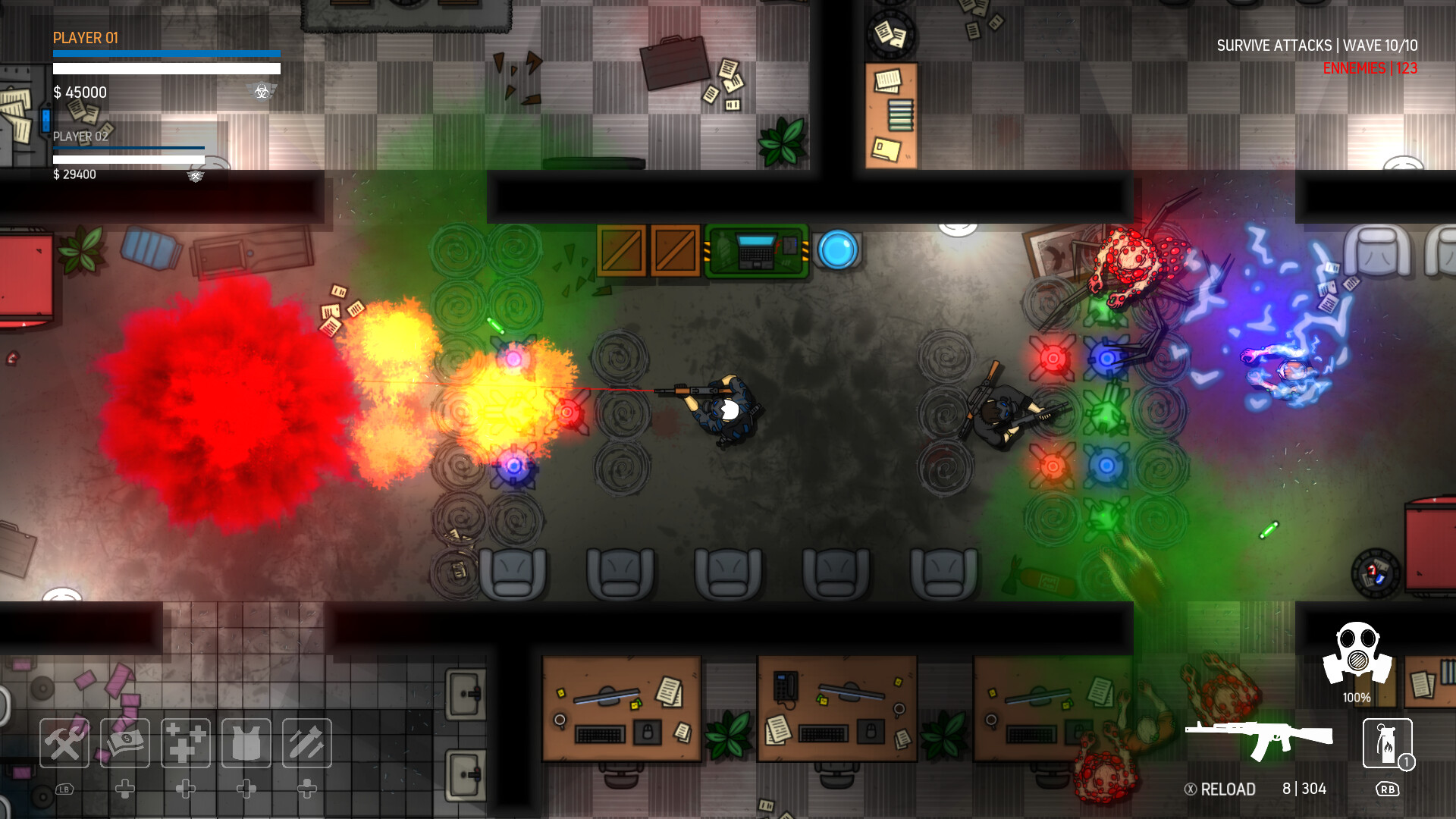
Task: Click the LB button prompt
Action: point(64,789)
